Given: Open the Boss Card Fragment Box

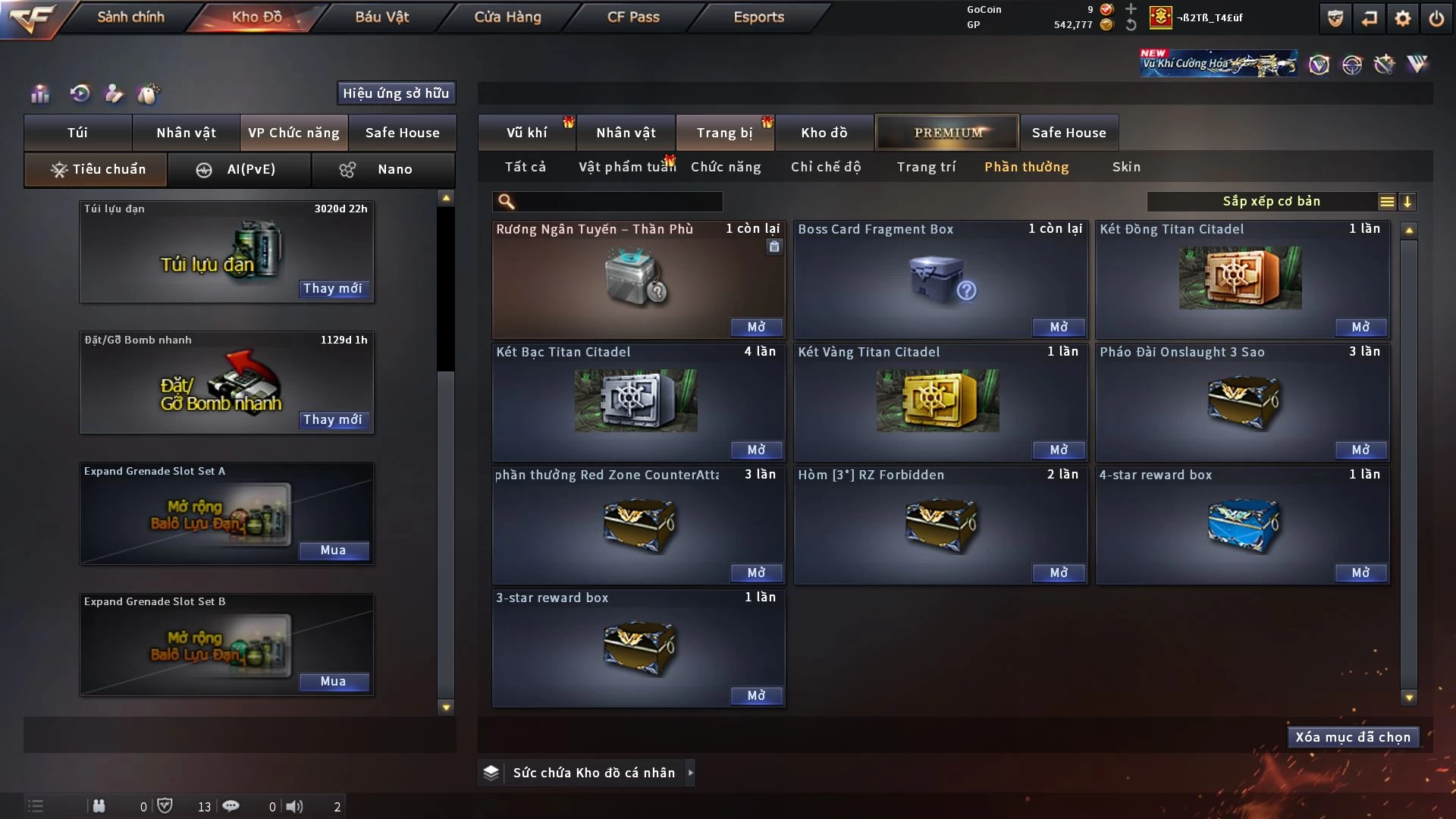Looking at the screenshot, I should click(1058, 327).
